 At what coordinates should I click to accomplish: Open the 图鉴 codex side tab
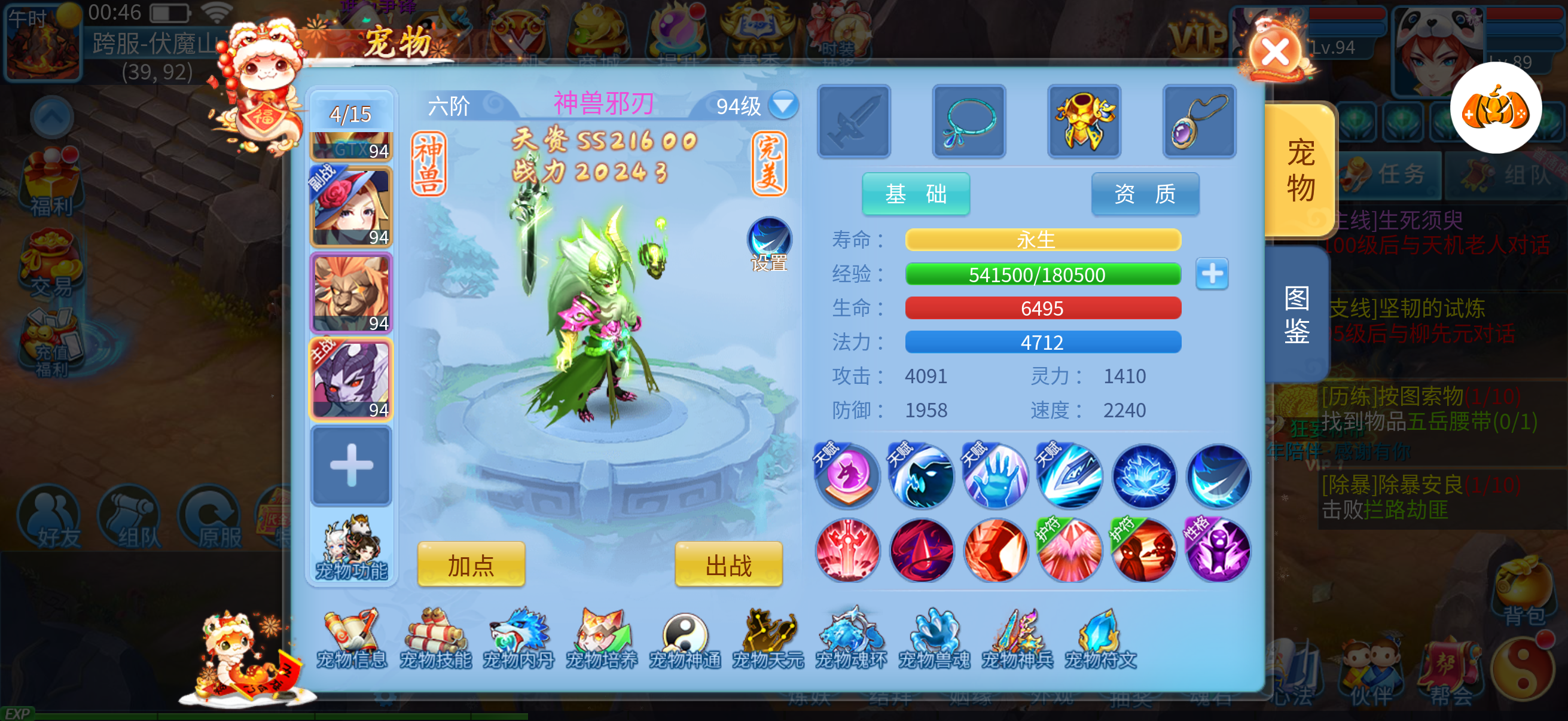pos(1297,314)
